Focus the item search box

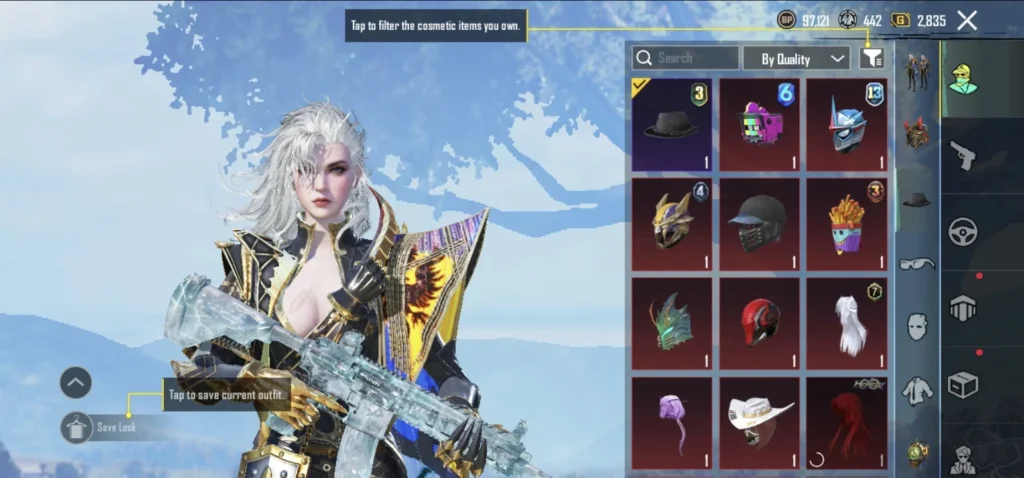coord(686,58)
